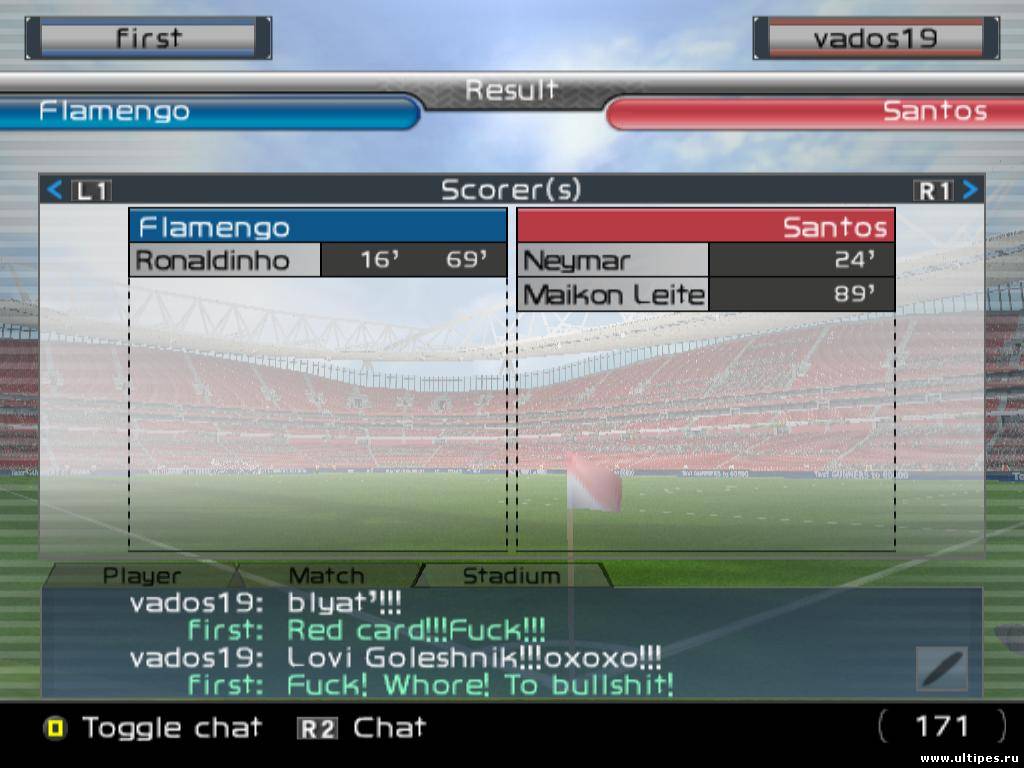Choose the Maikon Leite scorer row
Image resolution: width=1024 pixels, height=768 pixels.
click(705, 295)
